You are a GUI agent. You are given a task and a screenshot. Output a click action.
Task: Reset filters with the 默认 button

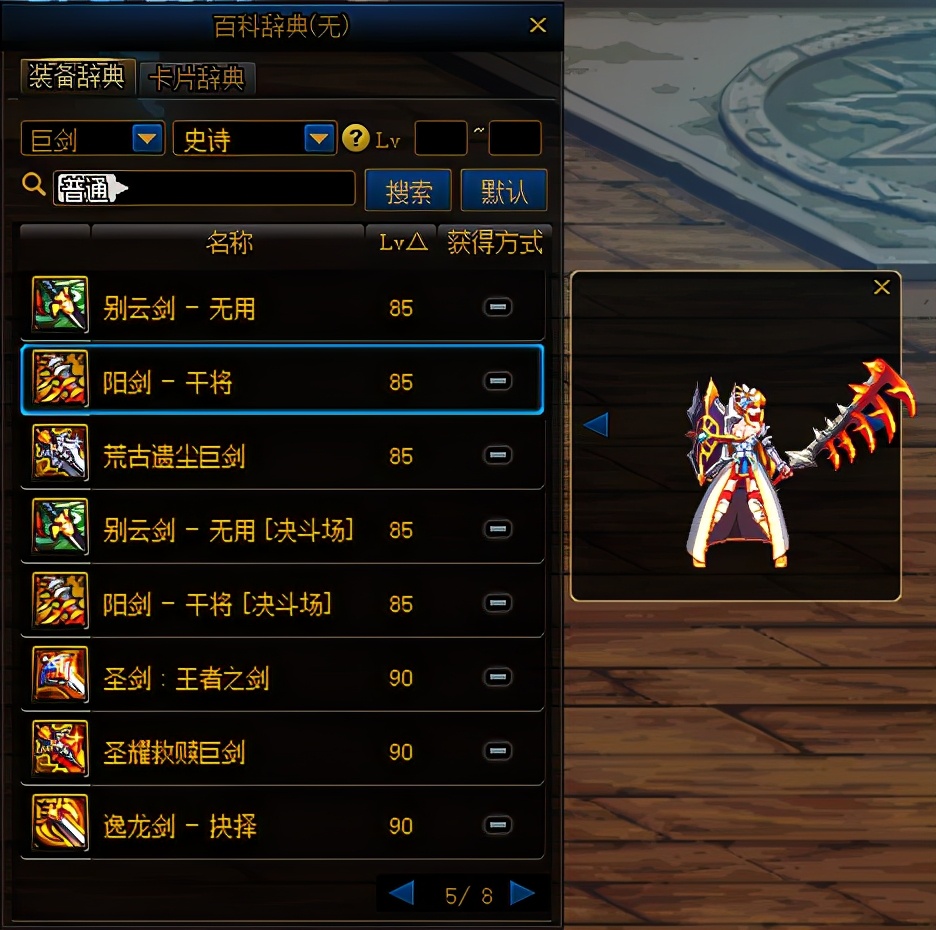(504, 190)
